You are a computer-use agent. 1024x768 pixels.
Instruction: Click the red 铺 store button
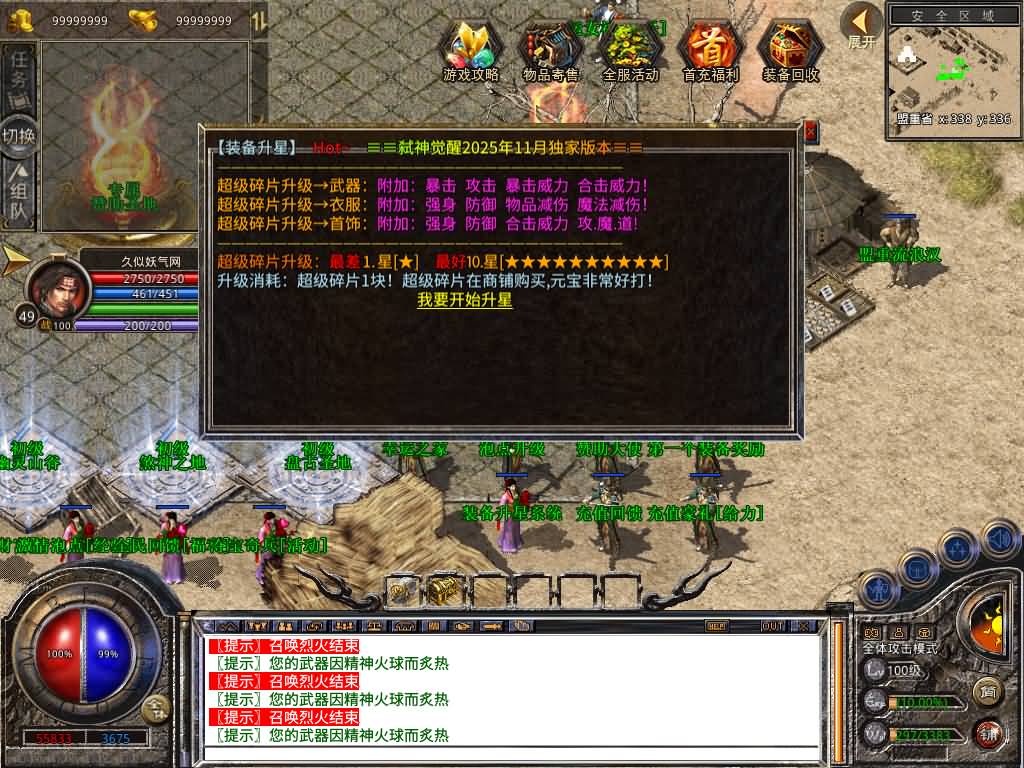[x=988, y=734]
